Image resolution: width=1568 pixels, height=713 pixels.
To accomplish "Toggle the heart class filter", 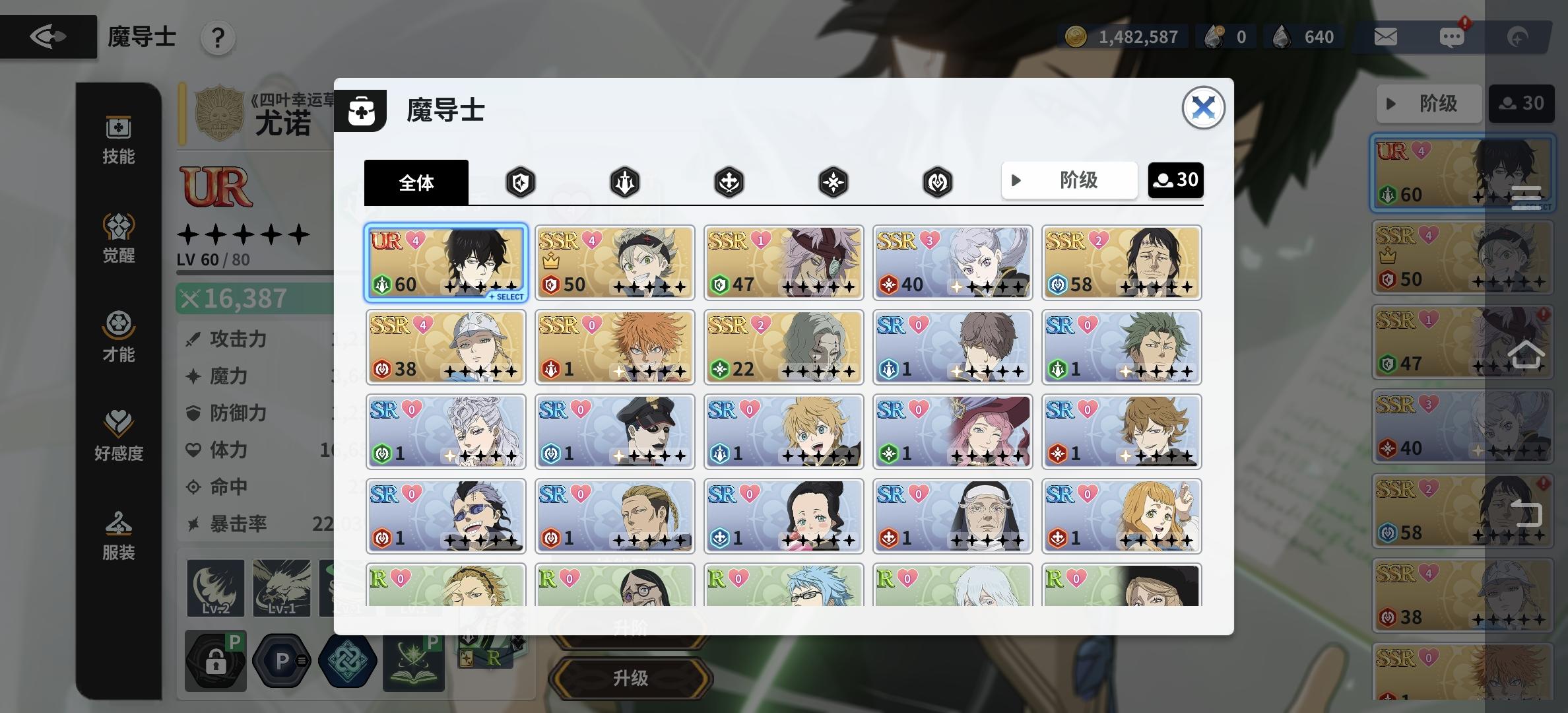I will coord(938,182).
